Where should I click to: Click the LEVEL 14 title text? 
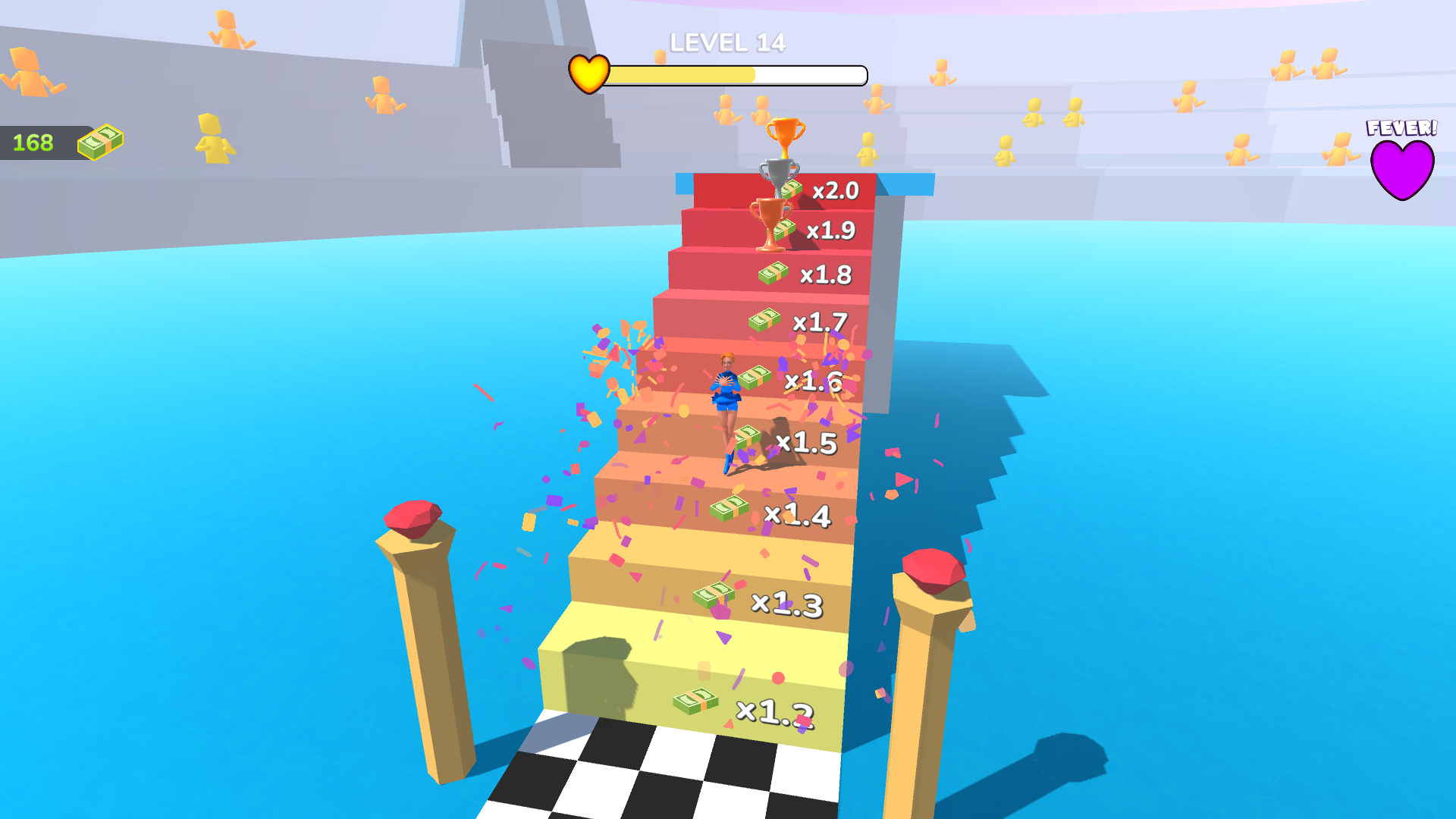[727, 44]
